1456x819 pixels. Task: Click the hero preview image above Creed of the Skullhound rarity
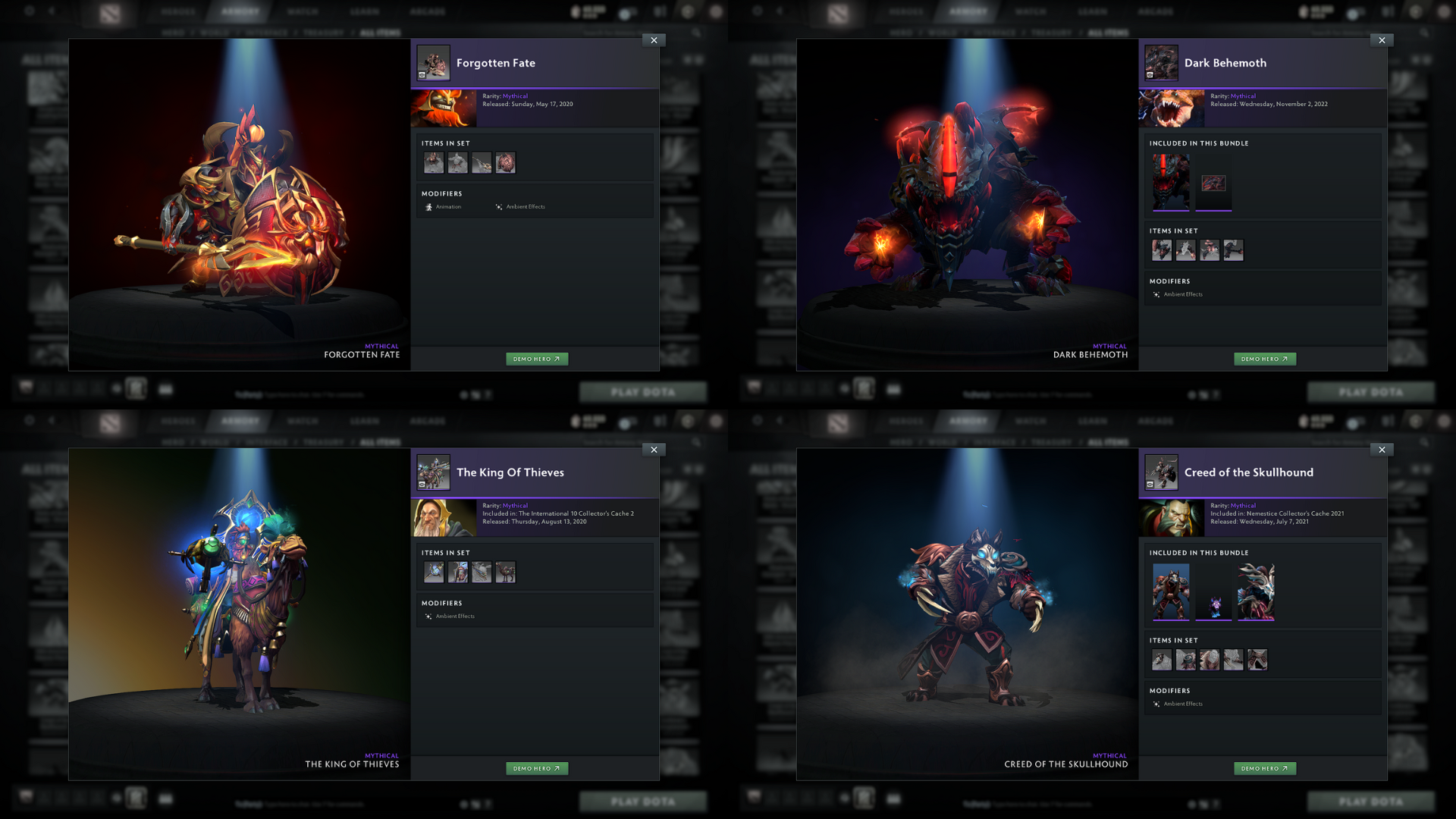(x=1172, y=518)
